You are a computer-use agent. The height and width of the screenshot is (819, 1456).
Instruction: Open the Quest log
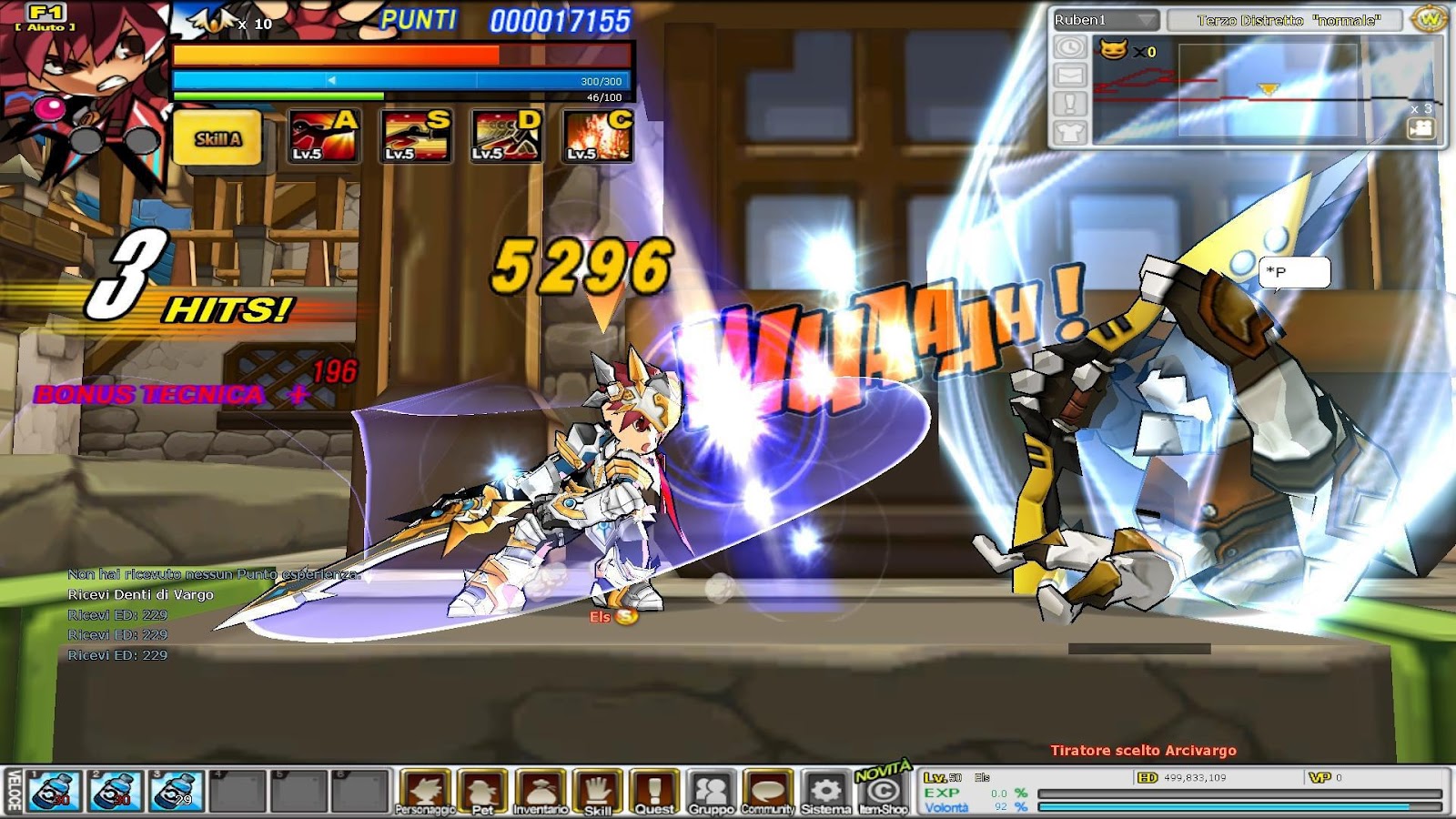pyautogui.click(x=653, y=788)
